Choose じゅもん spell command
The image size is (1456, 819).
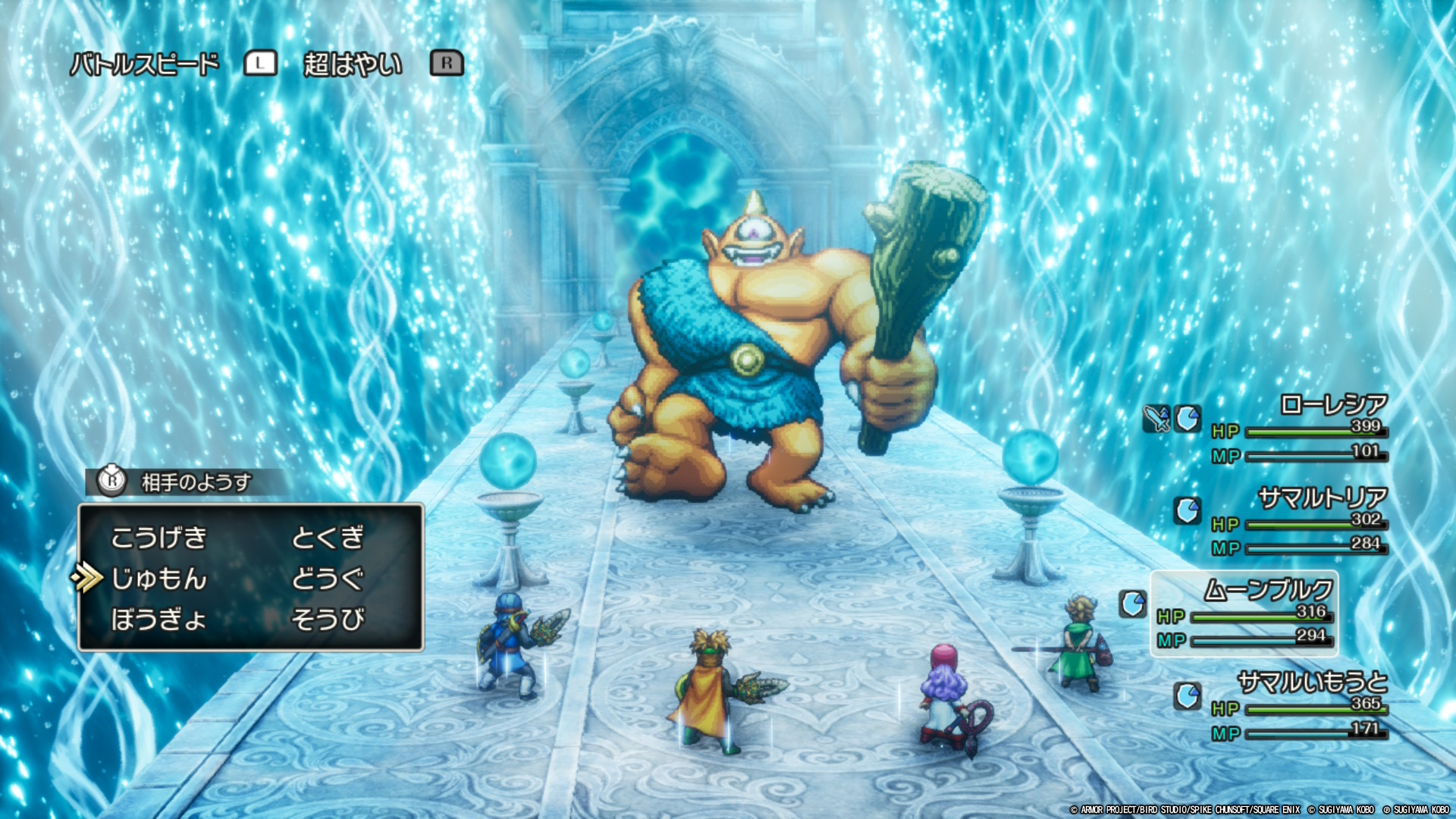click(x=158, y=579)
